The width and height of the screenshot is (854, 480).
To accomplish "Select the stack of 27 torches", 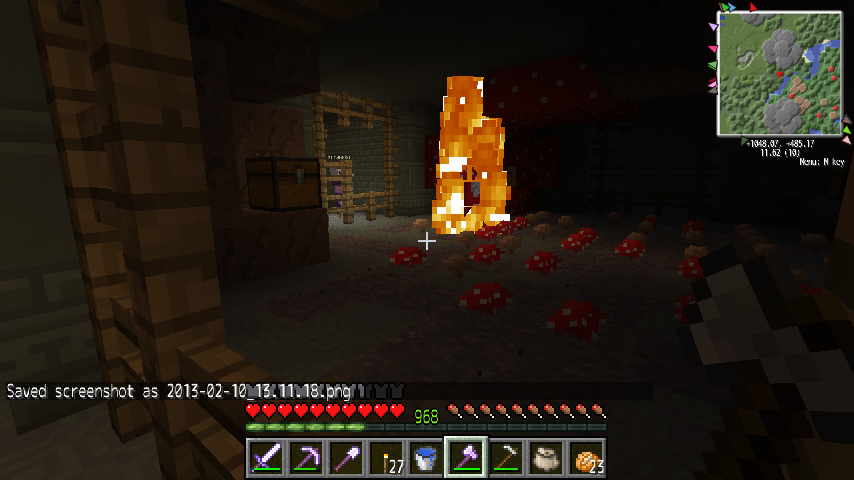I will [x=386, y=458].
